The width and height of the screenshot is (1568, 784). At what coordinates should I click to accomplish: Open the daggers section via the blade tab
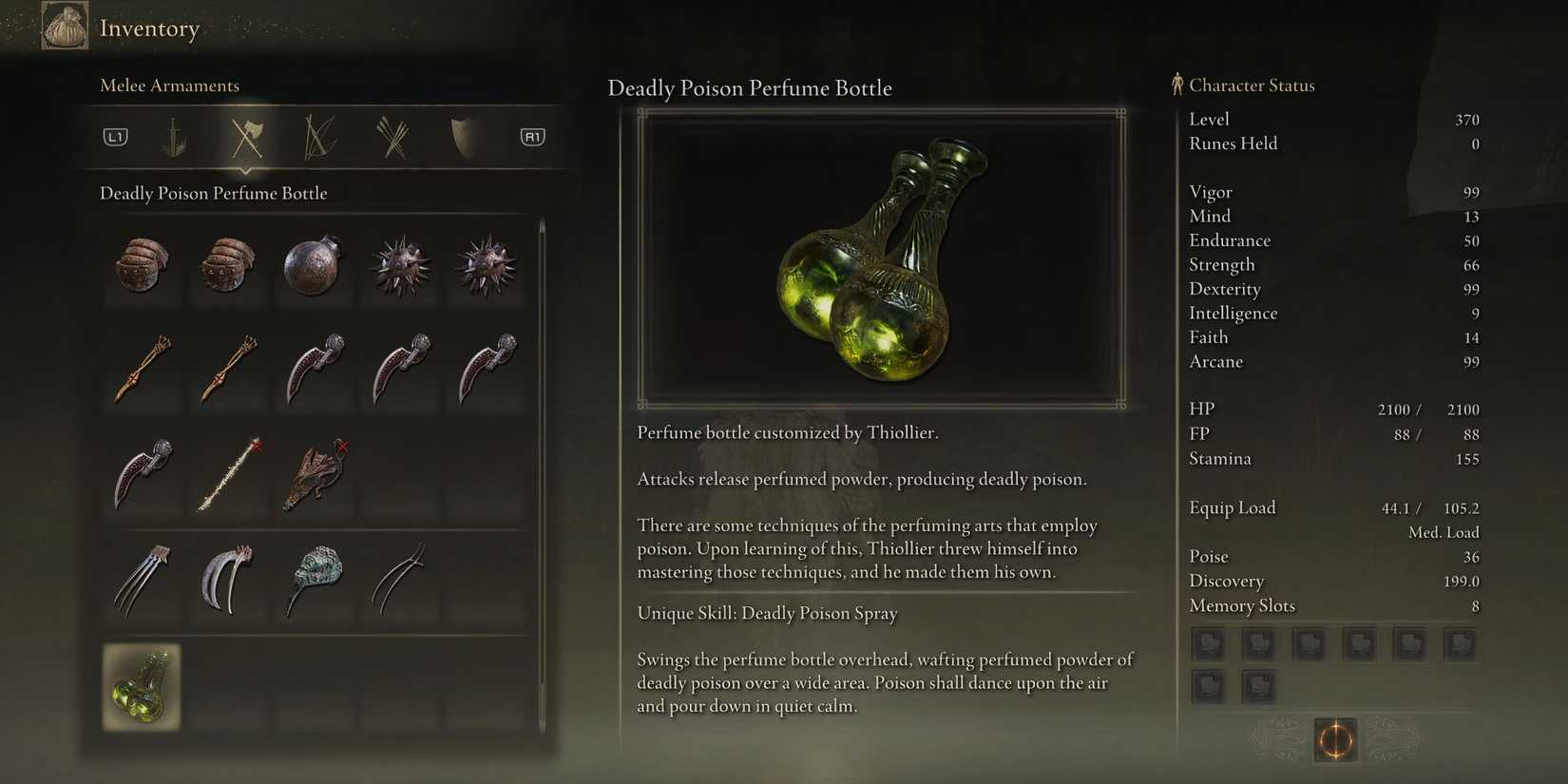[177, 136]
